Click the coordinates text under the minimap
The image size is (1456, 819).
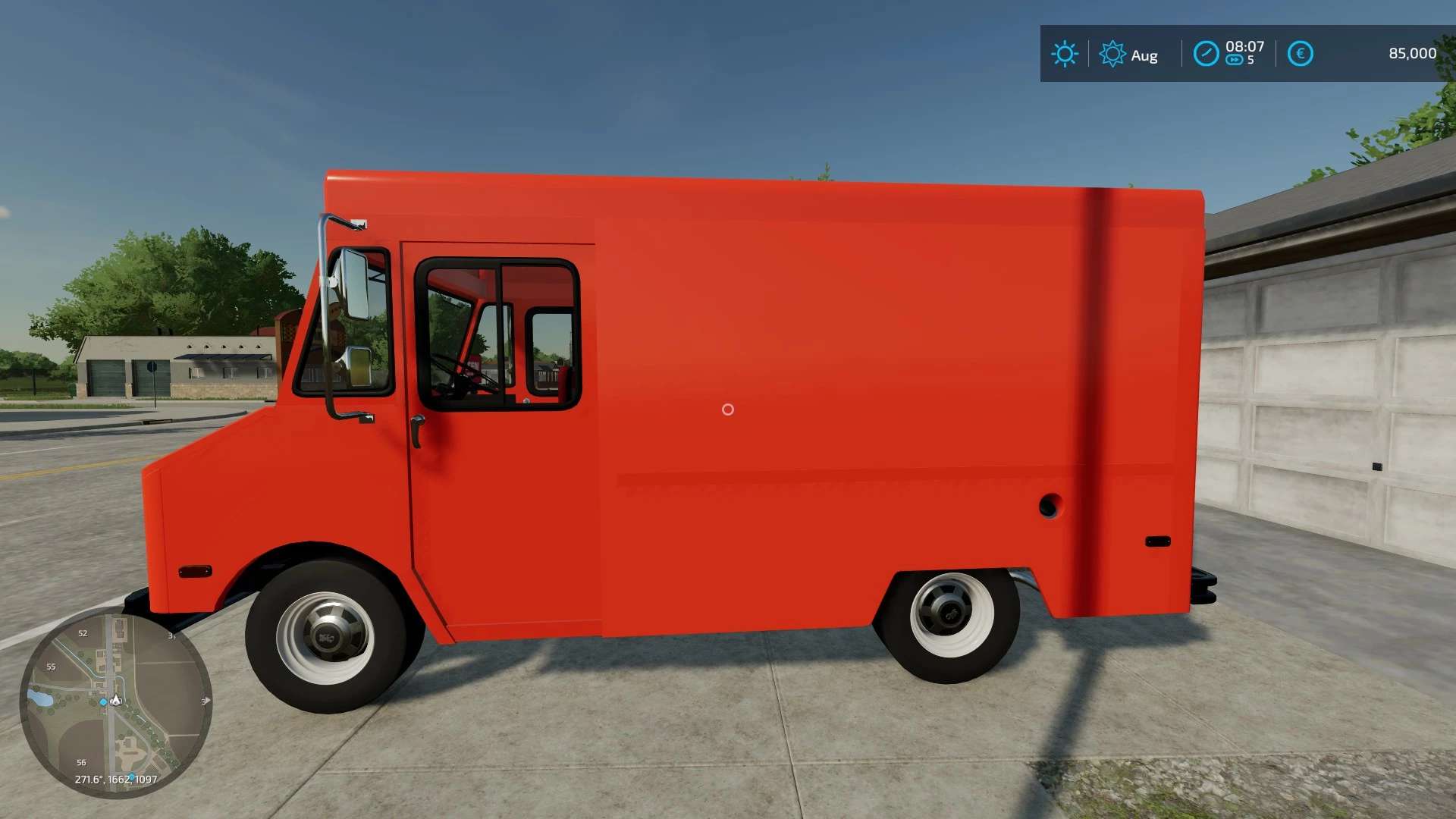point(115,779)
